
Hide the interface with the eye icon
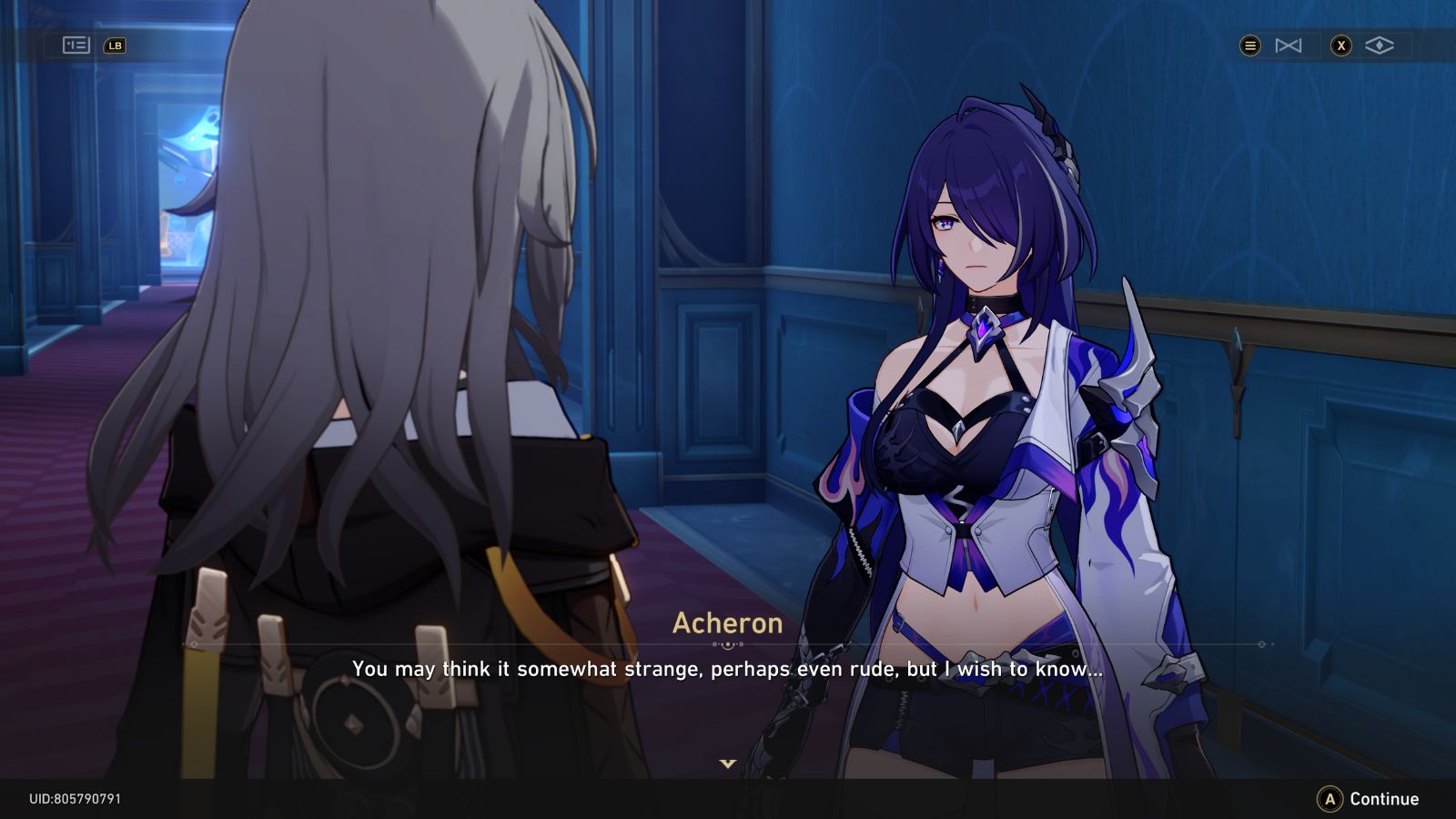(x=1380, y=45)
